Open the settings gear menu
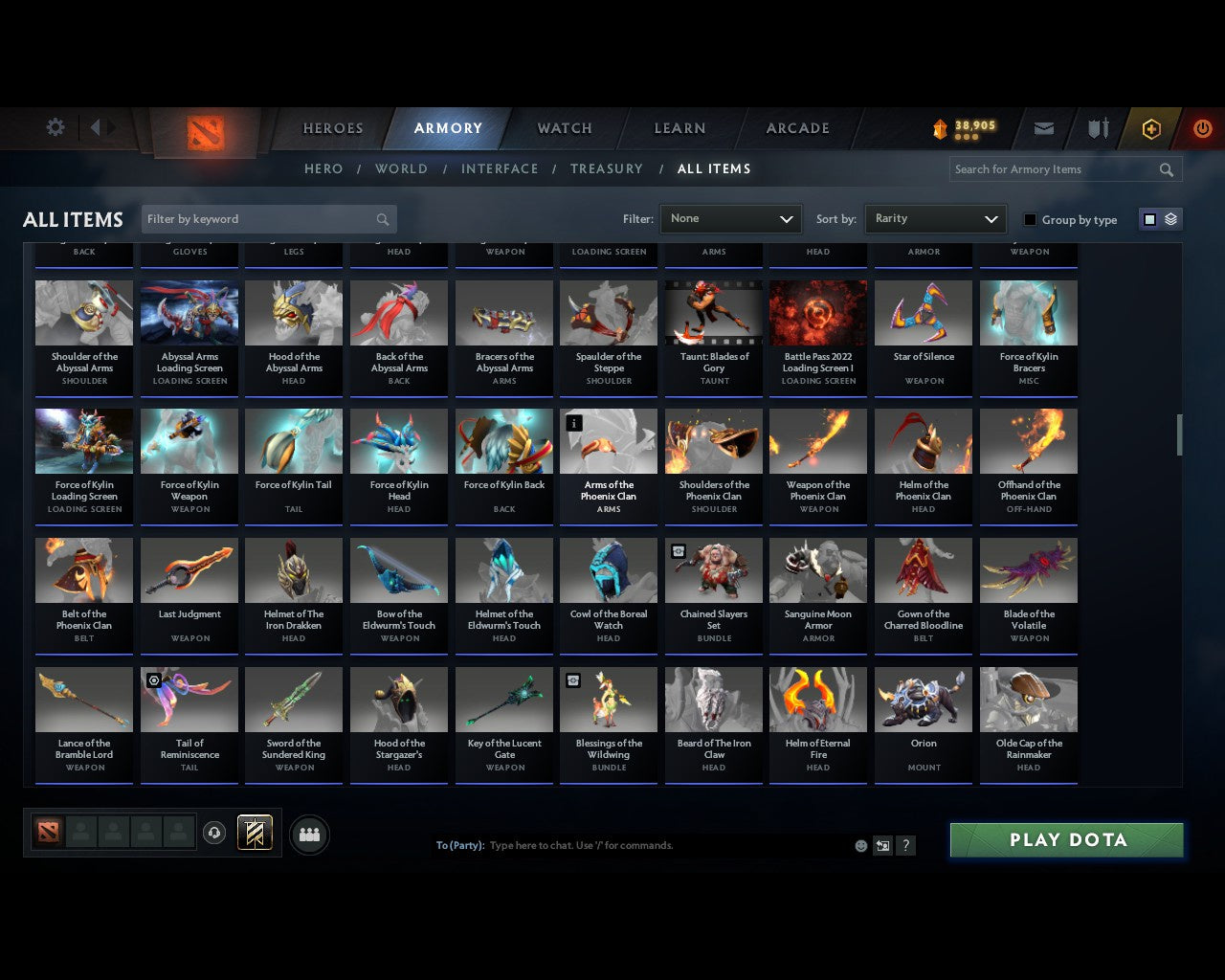The height and width of the screenshot is (980, 1225). tap(55, 126)
